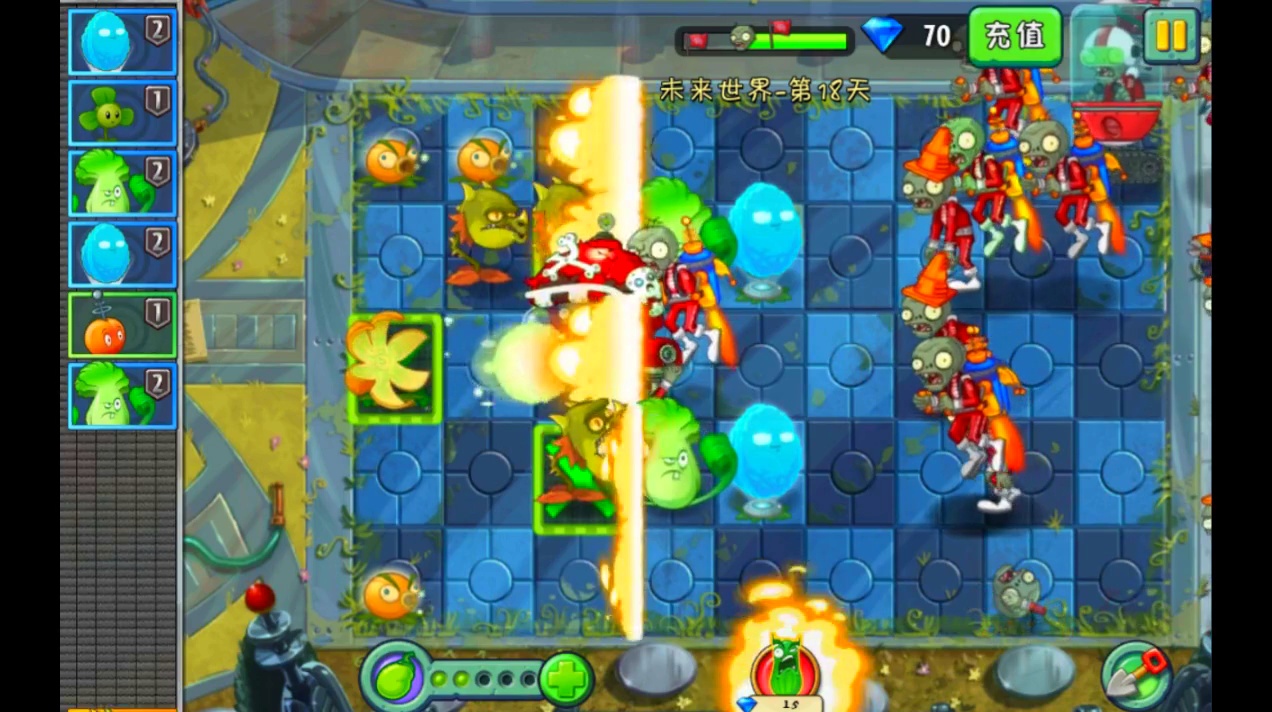Viewport: 1272px width, 712px height.
Task: Grab the shovel tool
Action: point(1137,674)
